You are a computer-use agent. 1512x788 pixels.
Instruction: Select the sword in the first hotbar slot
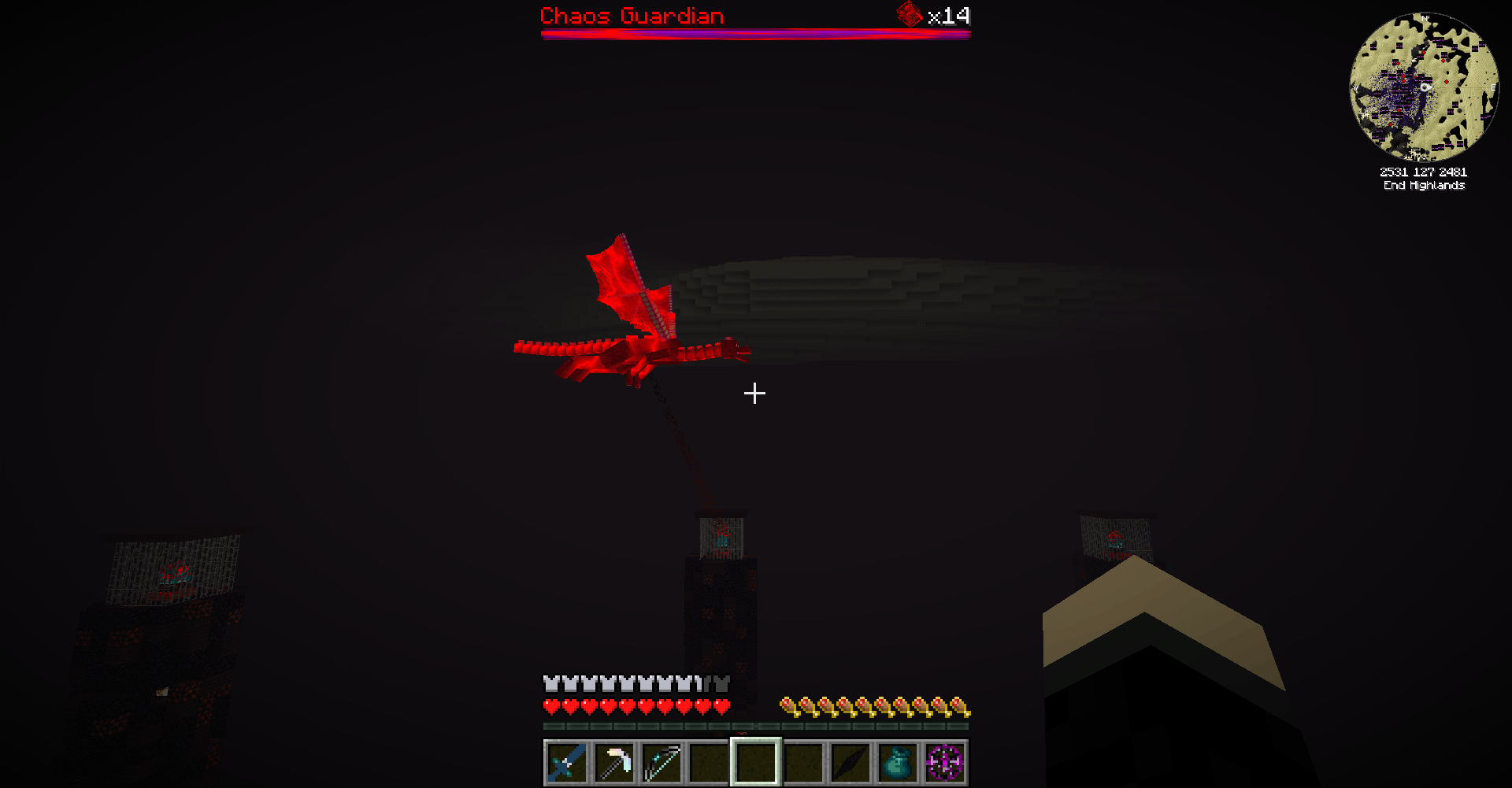click(x=569, y=761)
